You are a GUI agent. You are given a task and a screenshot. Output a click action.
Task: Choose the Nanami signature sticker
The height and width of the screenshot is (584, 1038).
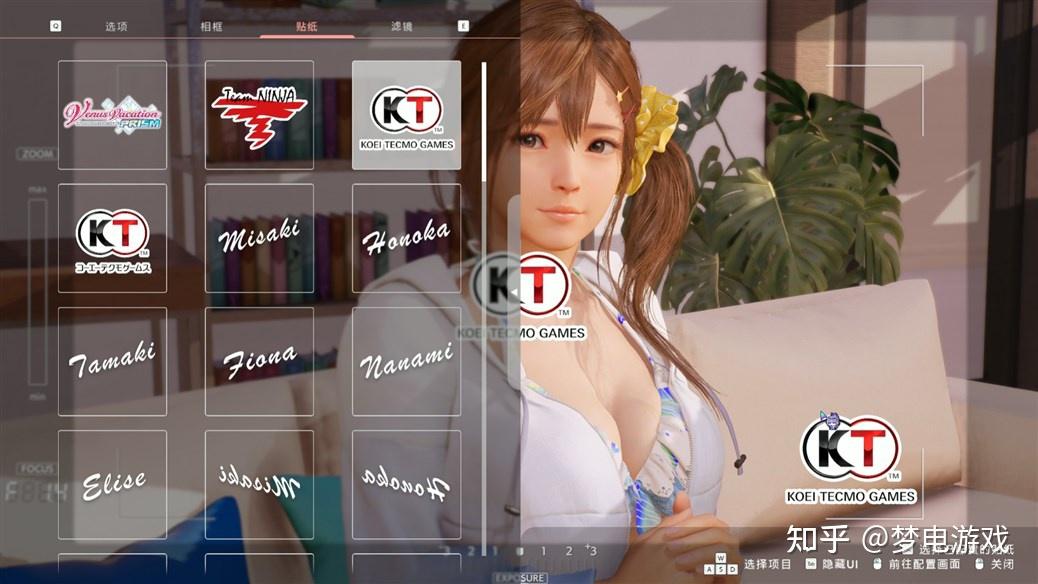406,361
